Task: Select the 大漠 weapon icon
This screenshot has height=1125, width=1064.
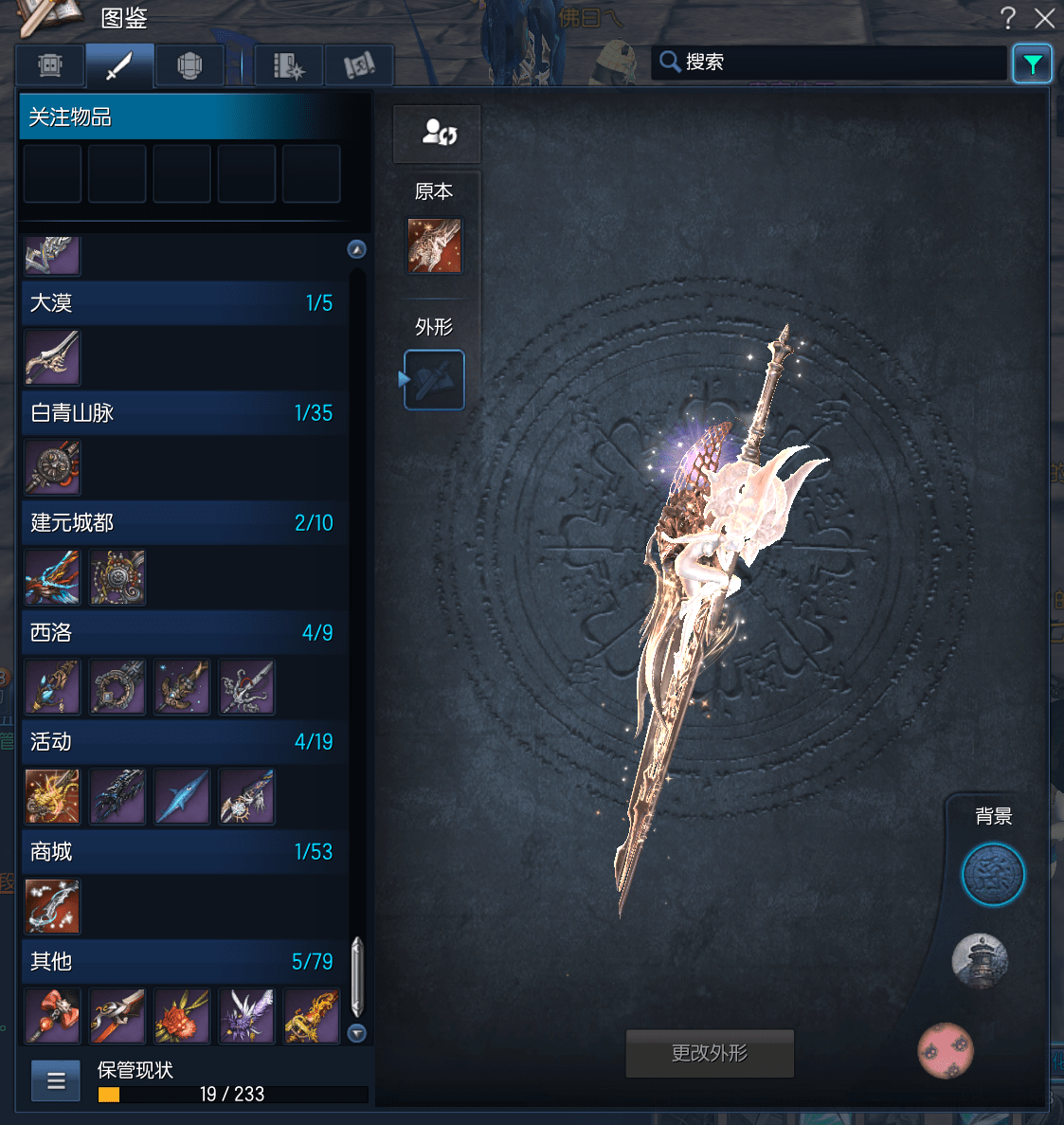Action: coord(53,357)
